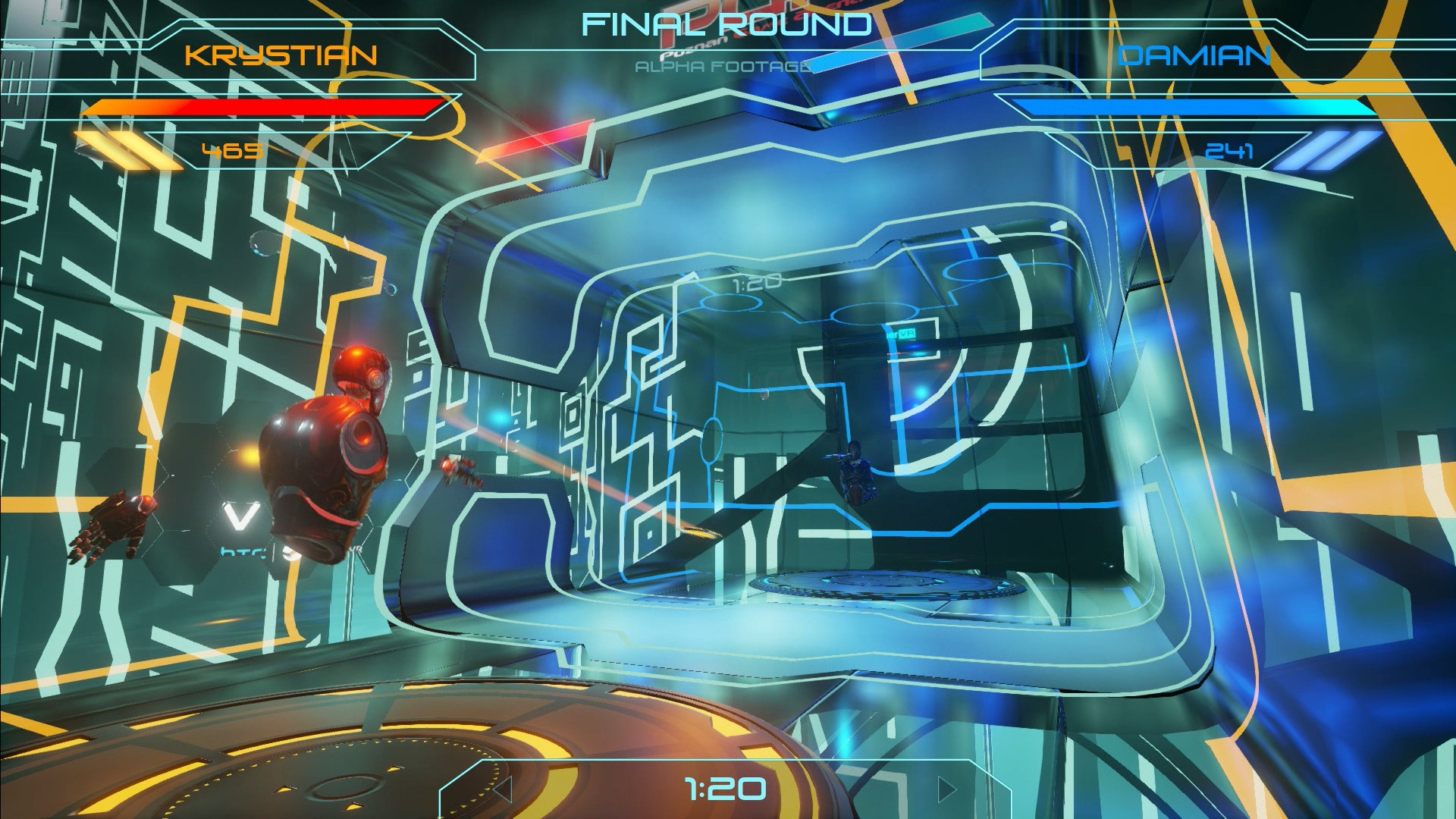Toggle Krystian's red health bar
1456x819 pixels.
click(265, 106)
